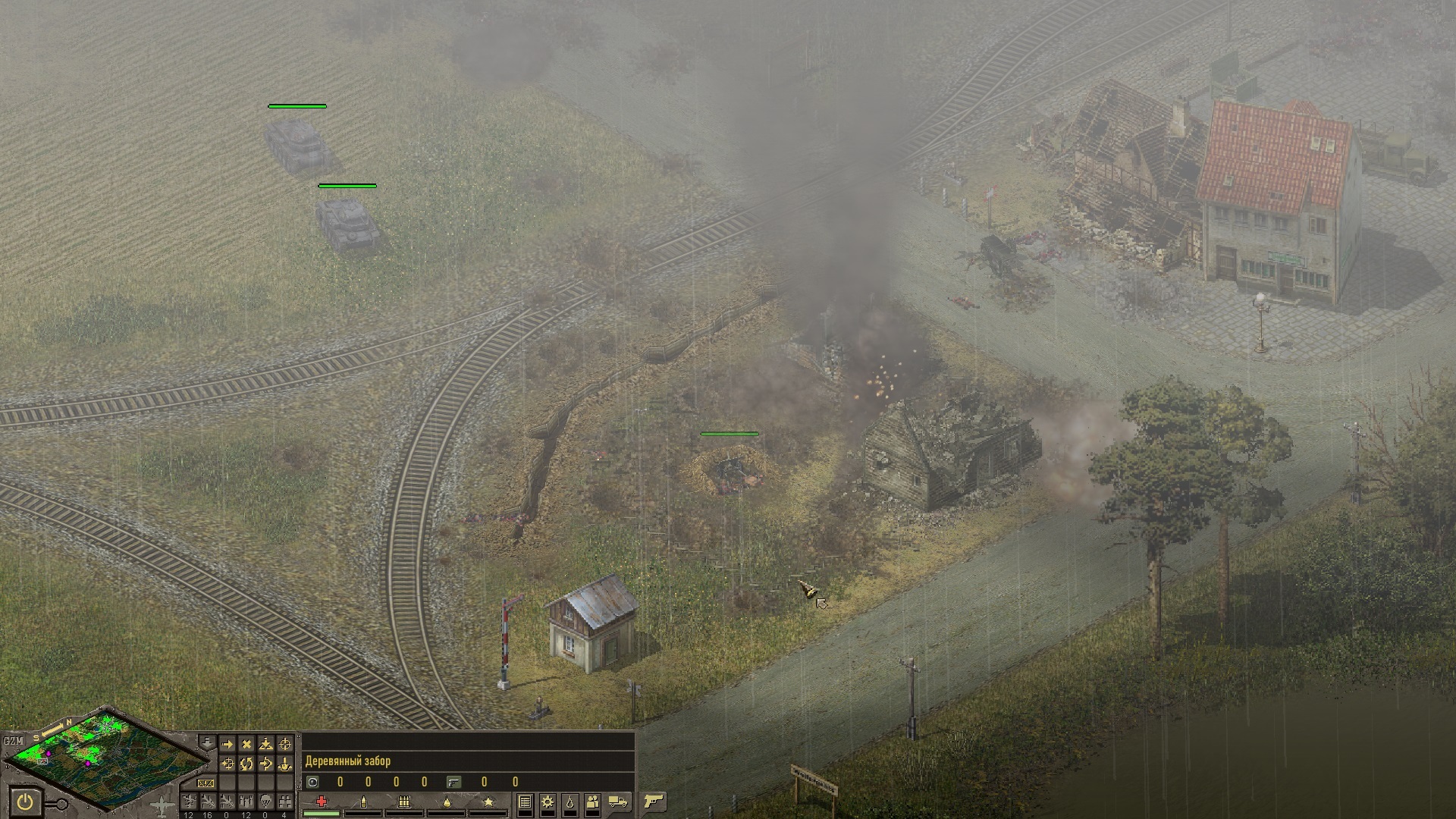The width and height of the screenshot is (1456, 819).
Task: Open the objectives list button
Action: coord(524,802)
